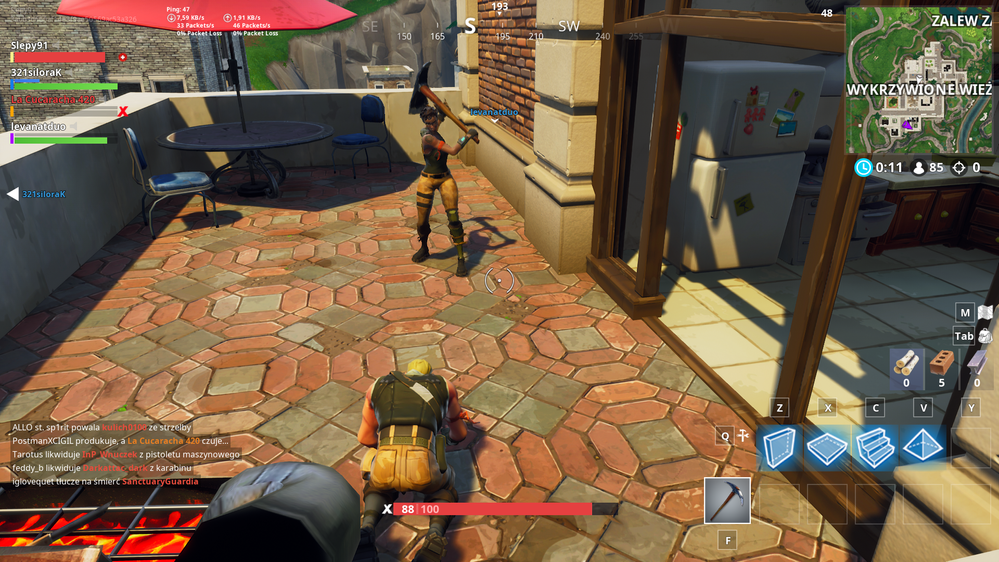The height and width of the screenshot is (562, 999).
Task: Select teammate 321siloraK in squad list
Action: click(x=38, y=72)
